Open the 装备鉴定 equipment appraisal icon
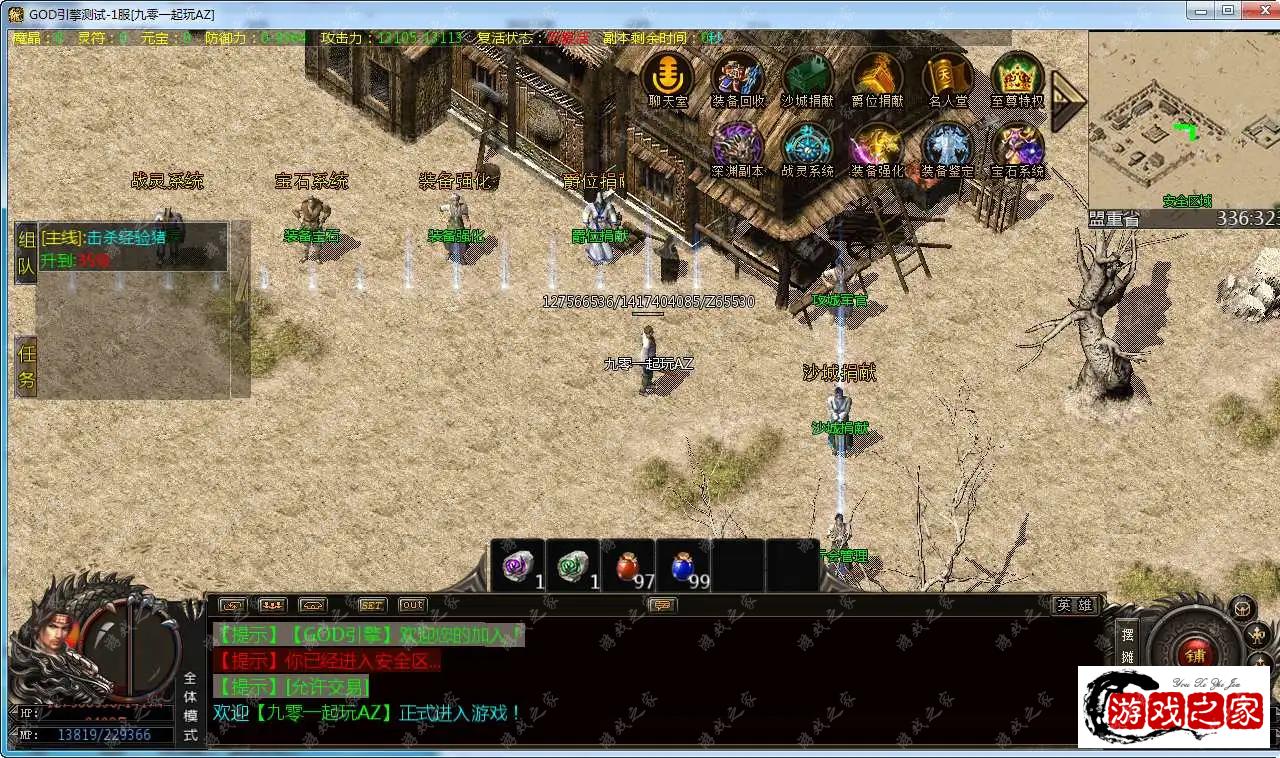The image size is (1280, 758). tap(947, 147)
